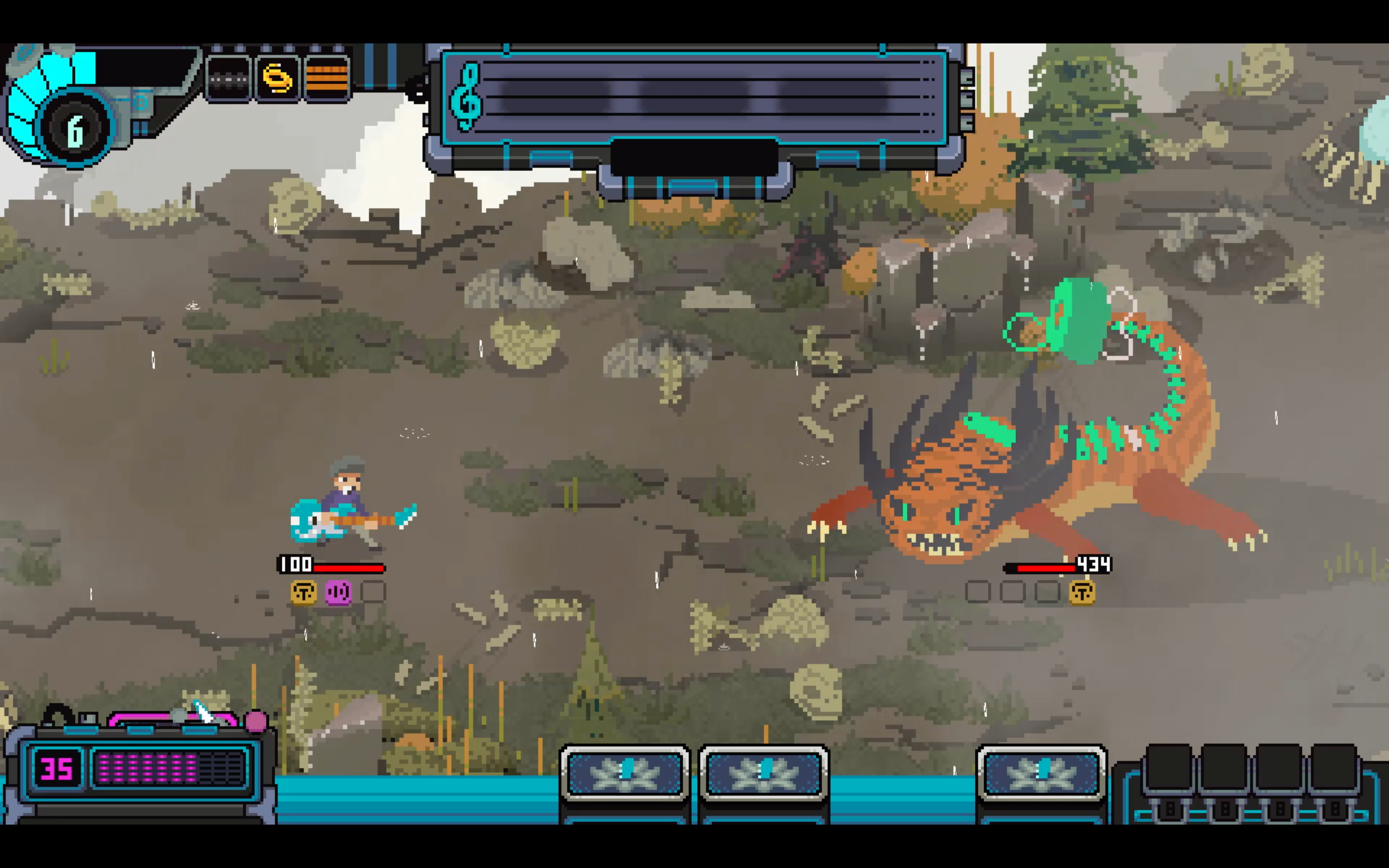Click the golden coiled cable item slot
This screenshot has height=868, width=1389.
tap(277, 78)
